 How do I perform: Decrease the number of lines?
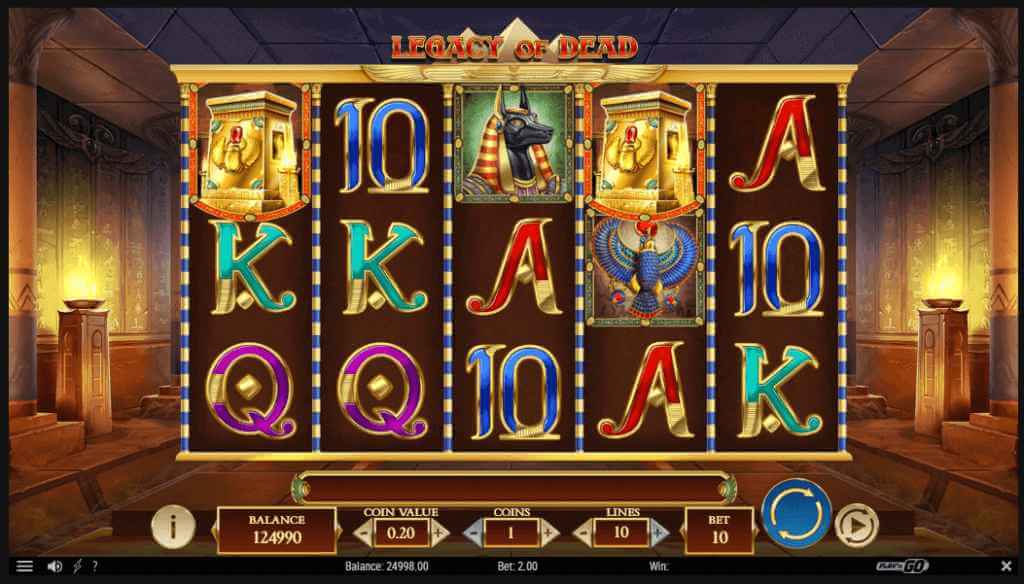(586, 533)
